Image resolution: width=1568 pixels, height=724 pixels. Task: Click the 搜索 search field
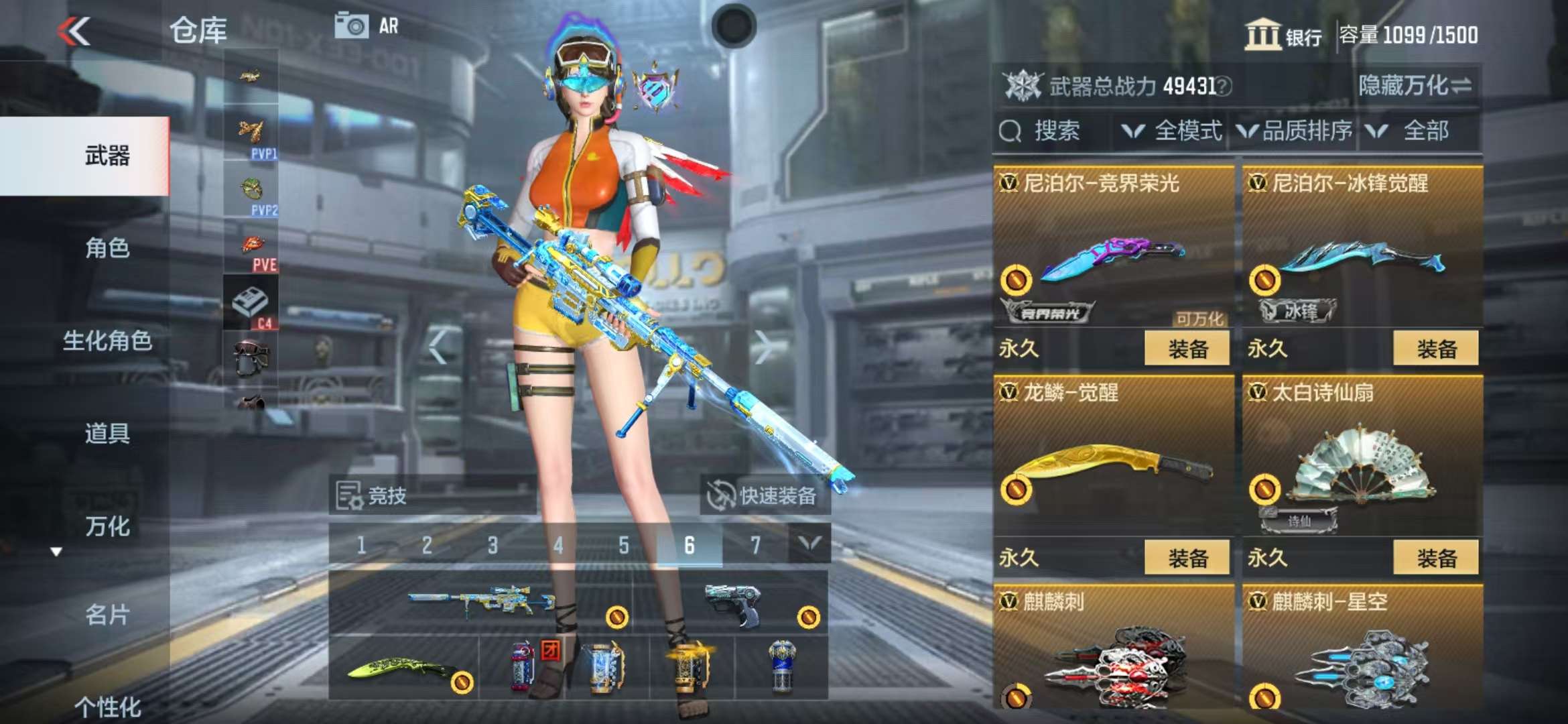[x=1054, y=131]
